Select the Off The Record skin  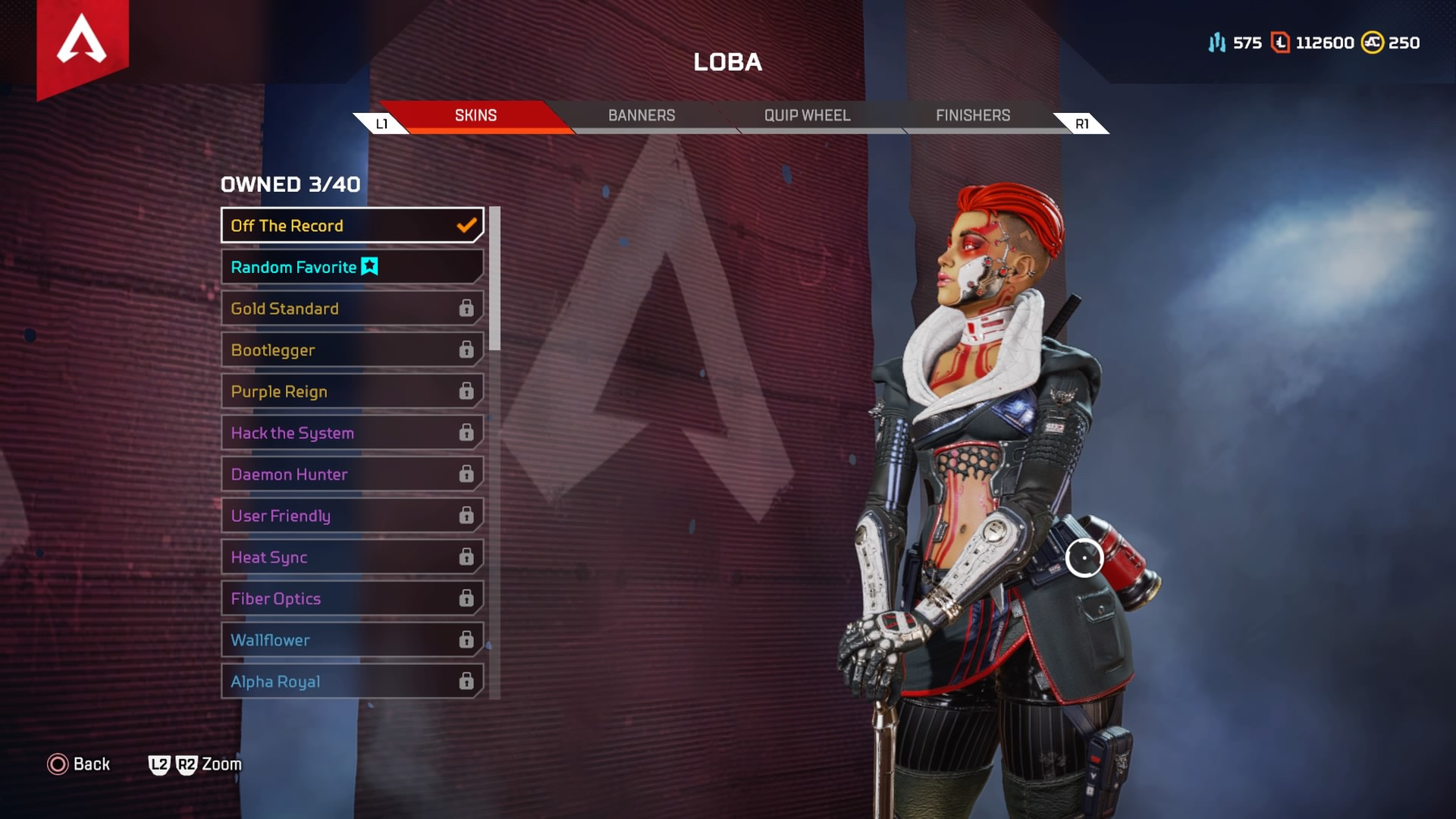pyautogui.click(x=352, y=225)
